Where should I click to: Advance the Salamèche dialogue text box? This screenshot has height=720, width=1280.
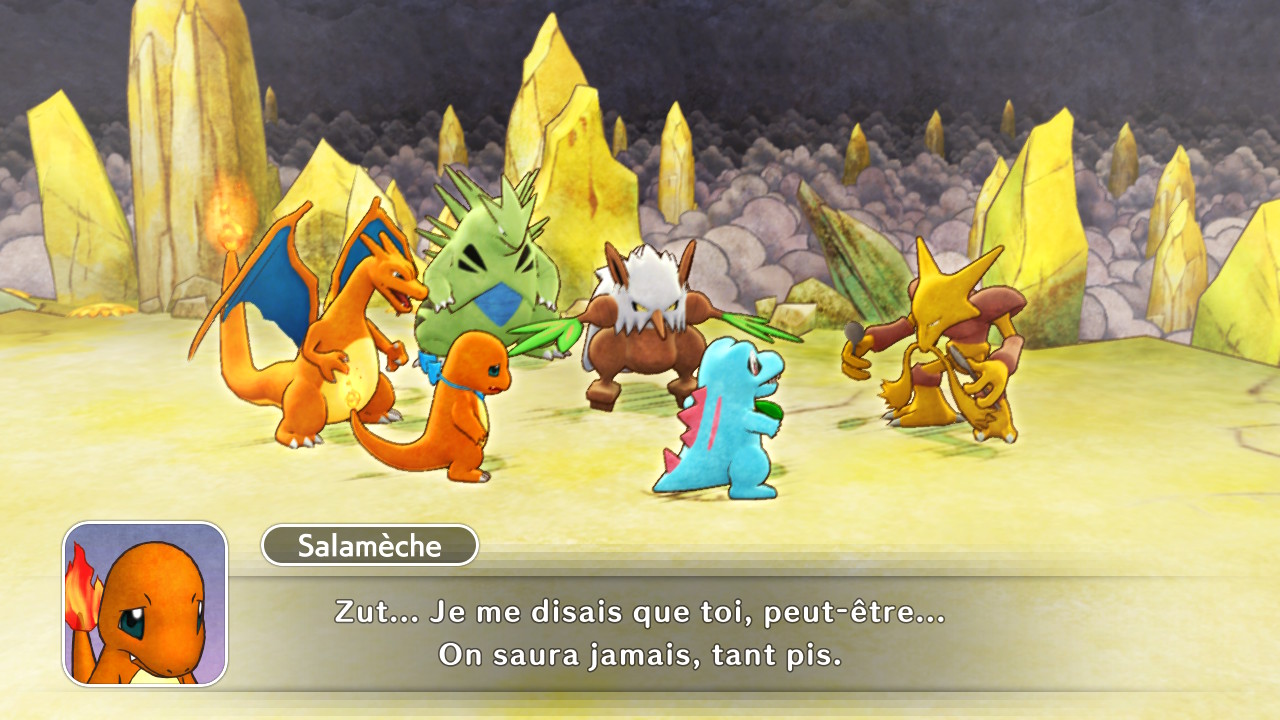pos(640,633)
